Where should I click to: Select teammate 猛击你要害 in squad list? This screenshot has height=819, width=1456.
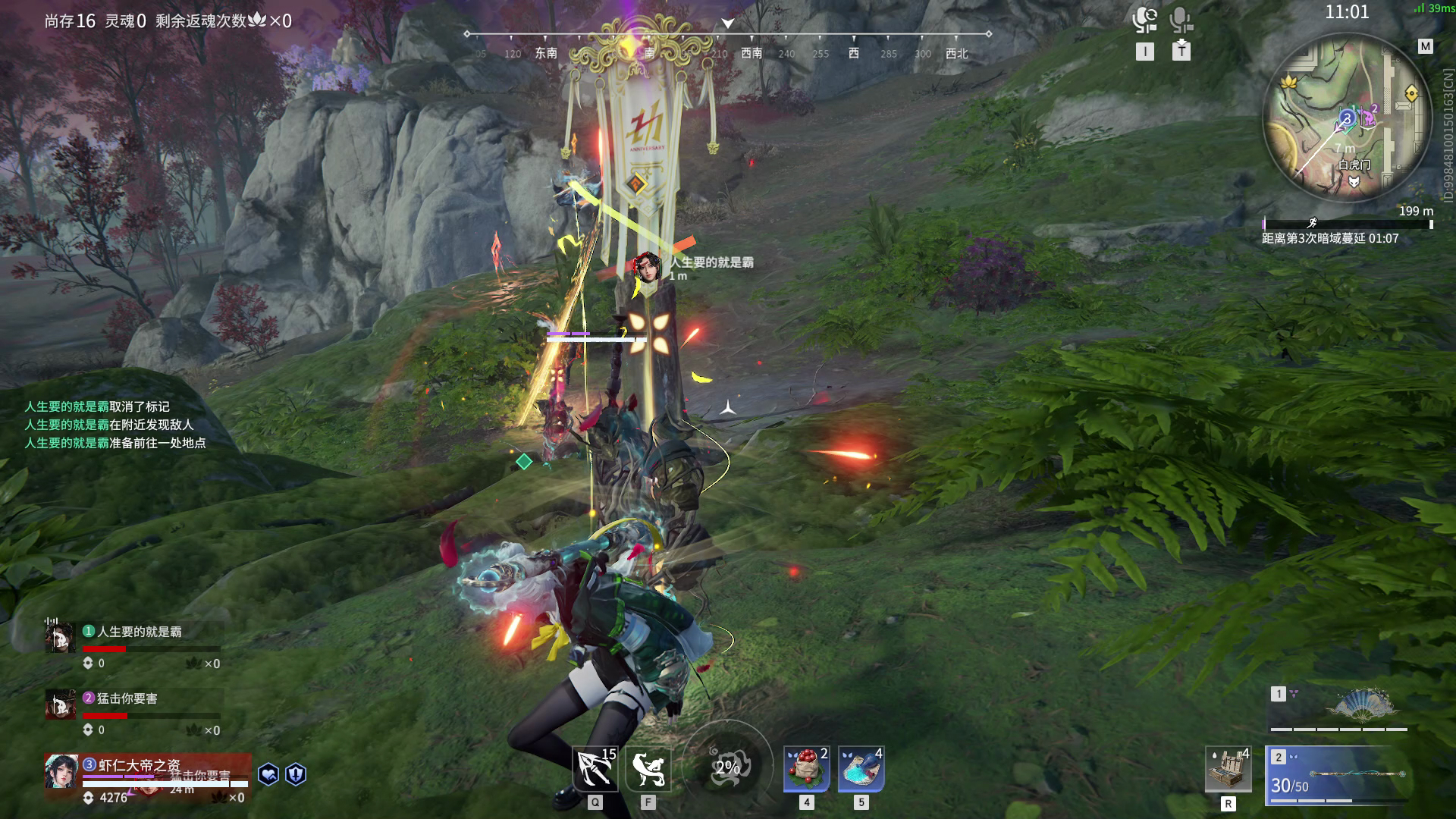tap(127, 698)
